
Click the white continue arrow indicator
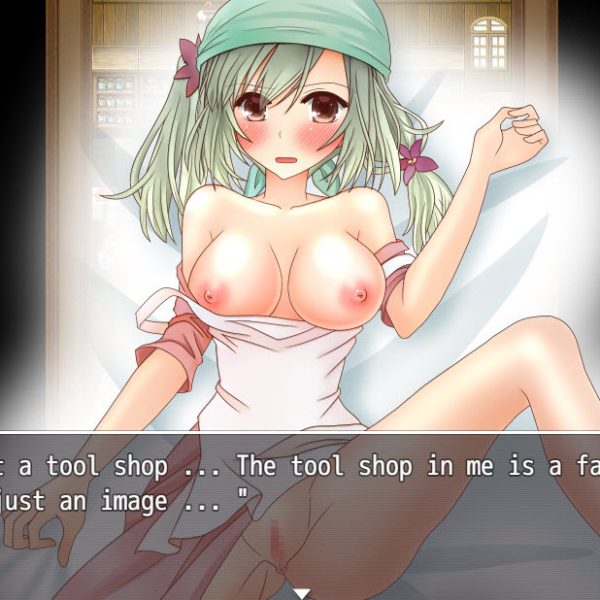[x=300, y=592]
